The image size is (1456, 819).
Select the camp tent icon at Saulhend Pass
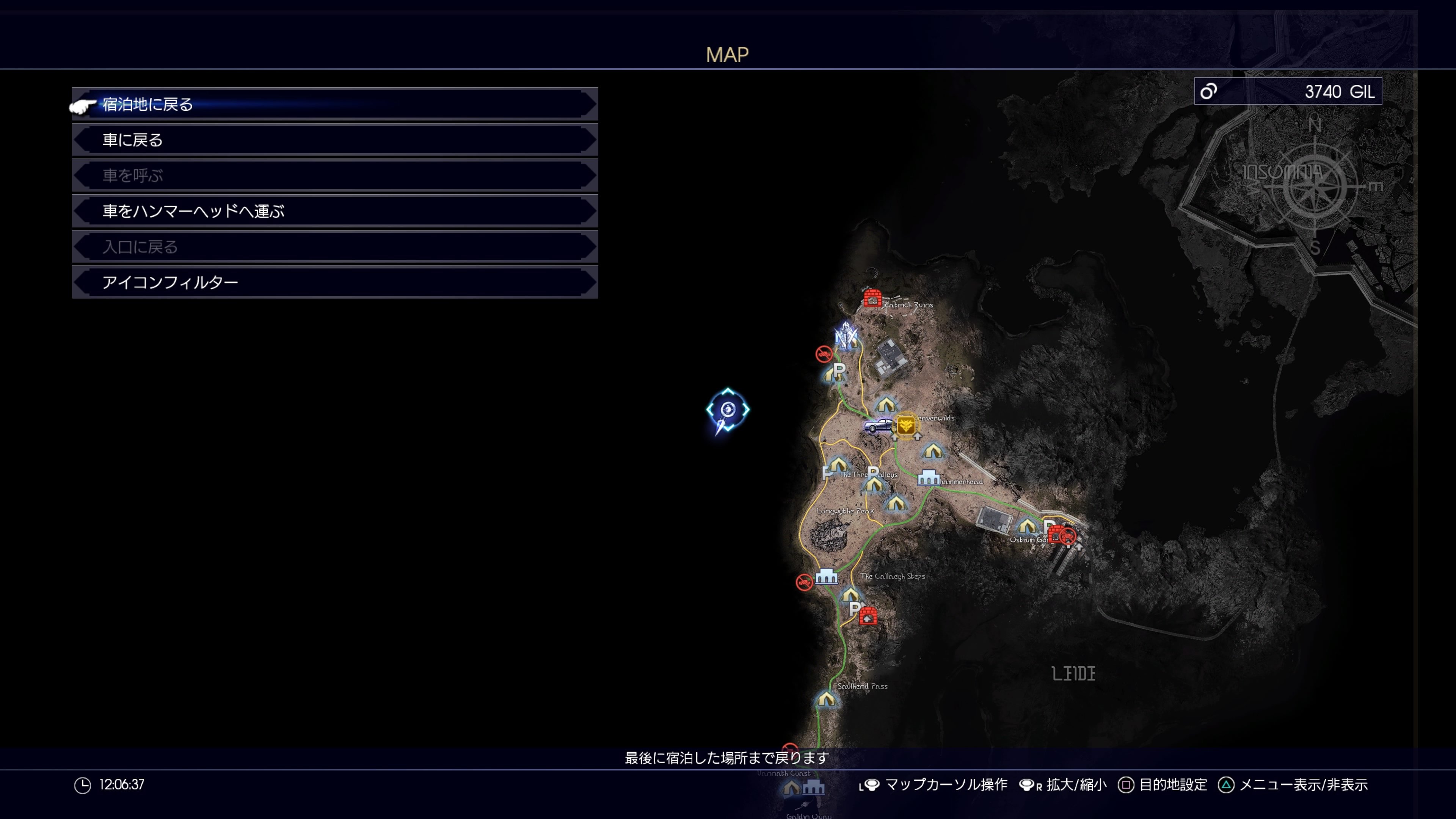[826, 700]
